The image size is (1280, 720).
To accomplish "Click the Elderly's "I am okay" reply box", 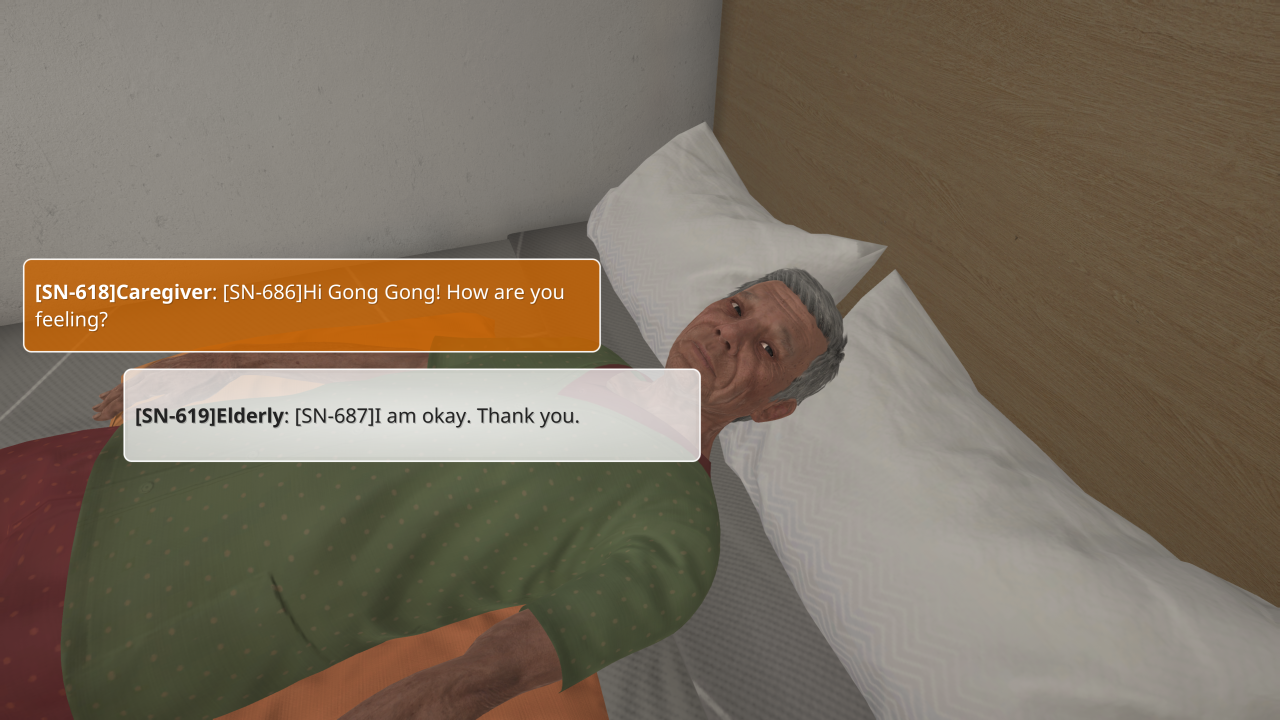I will (x=411, y=415).
